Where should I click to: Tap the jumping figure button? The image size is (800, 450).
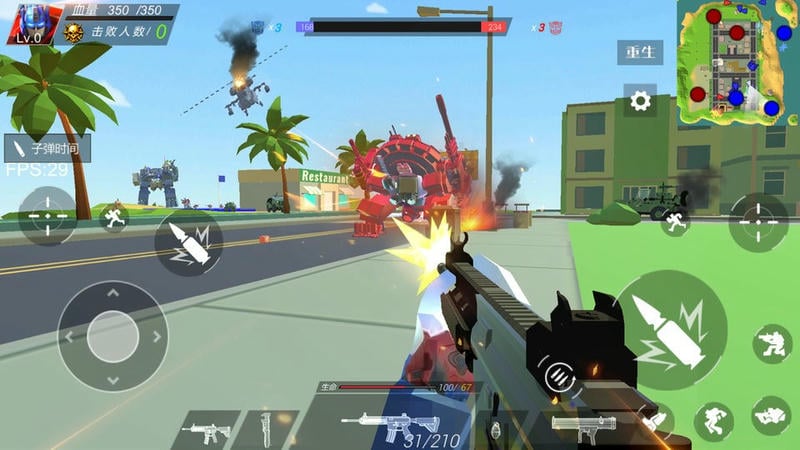tap(714, 421)
